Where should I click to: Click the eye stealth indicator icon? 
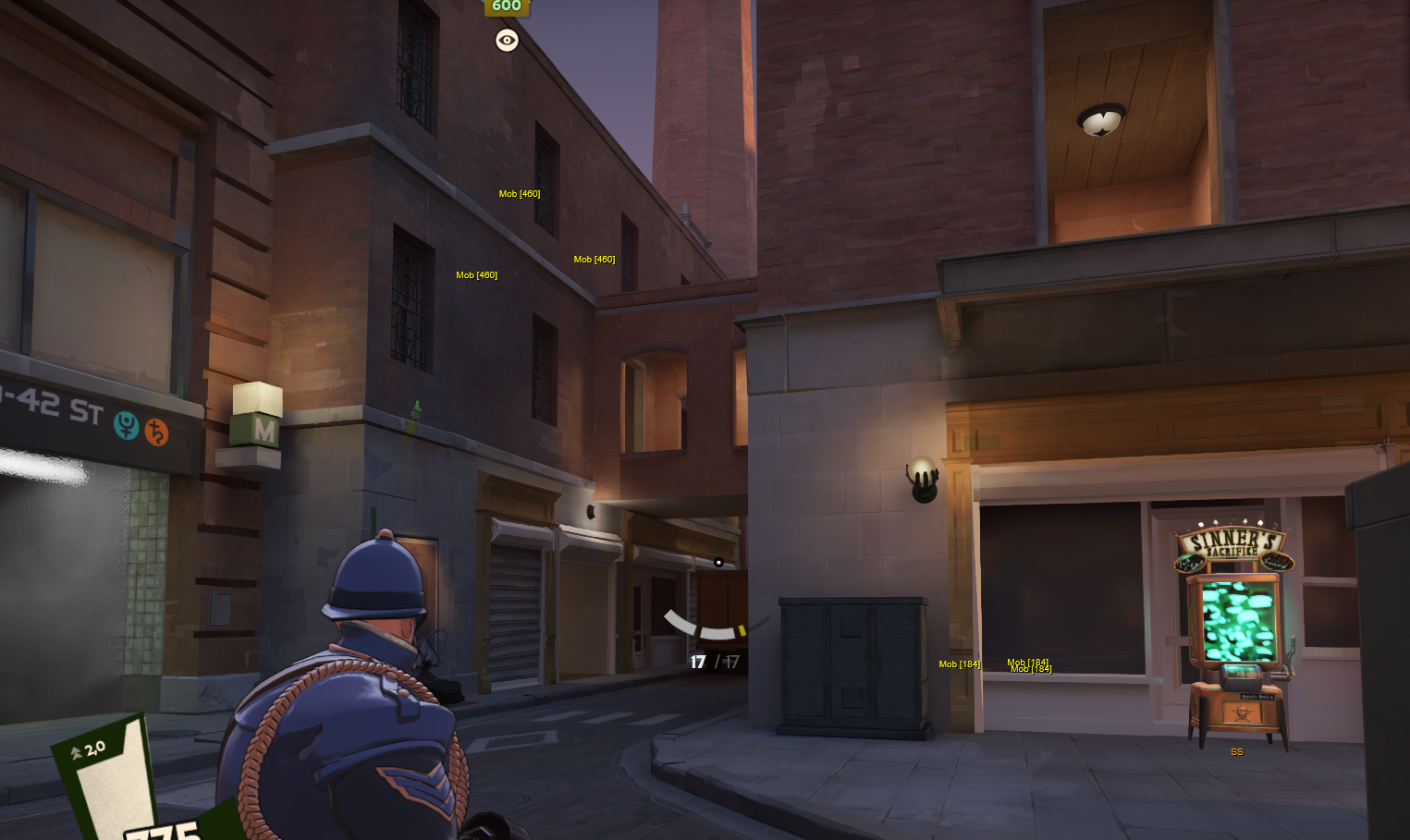(x=506, y=40)
